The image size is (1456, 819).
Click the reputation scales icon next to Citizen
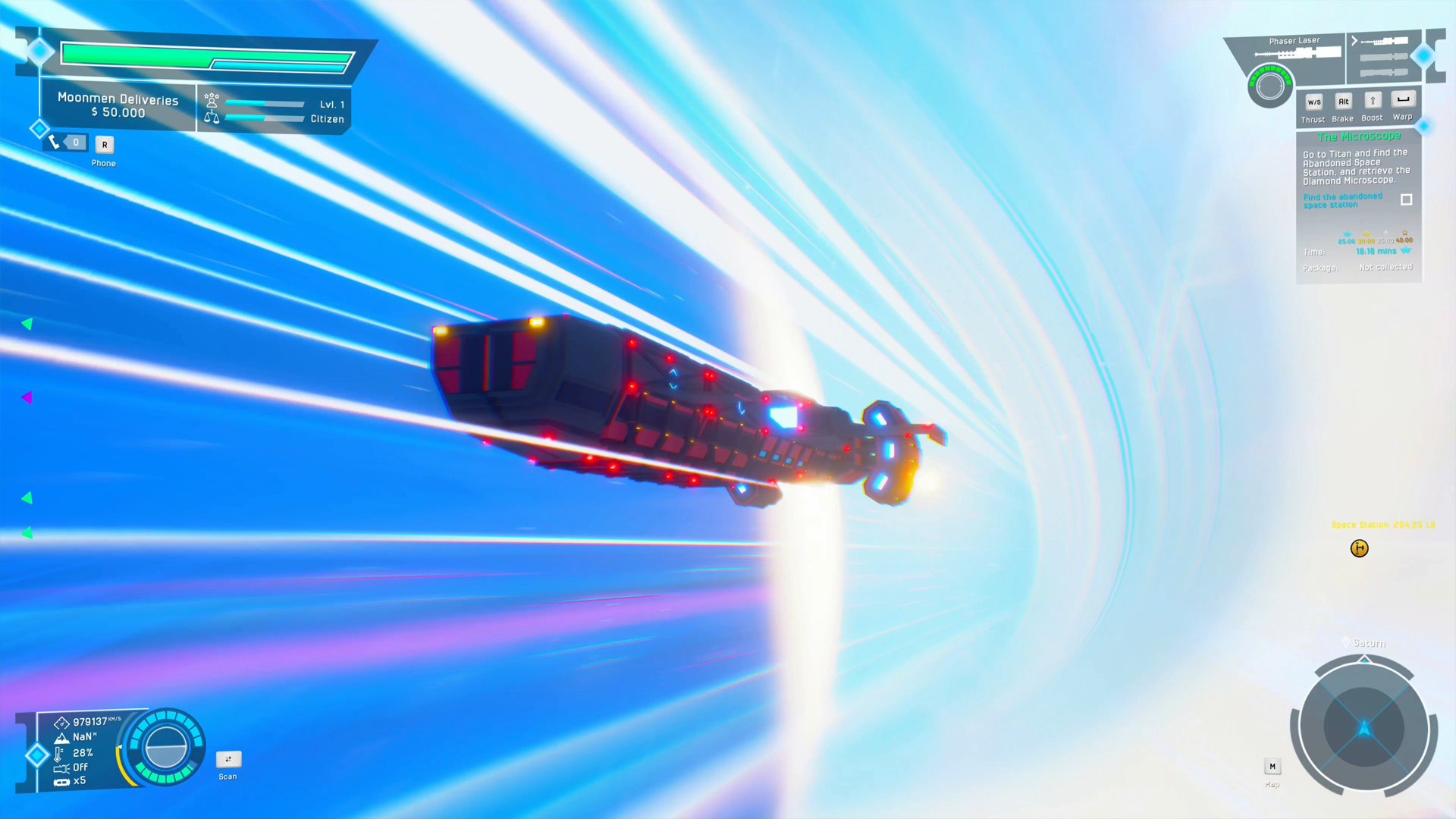[212, 116]
